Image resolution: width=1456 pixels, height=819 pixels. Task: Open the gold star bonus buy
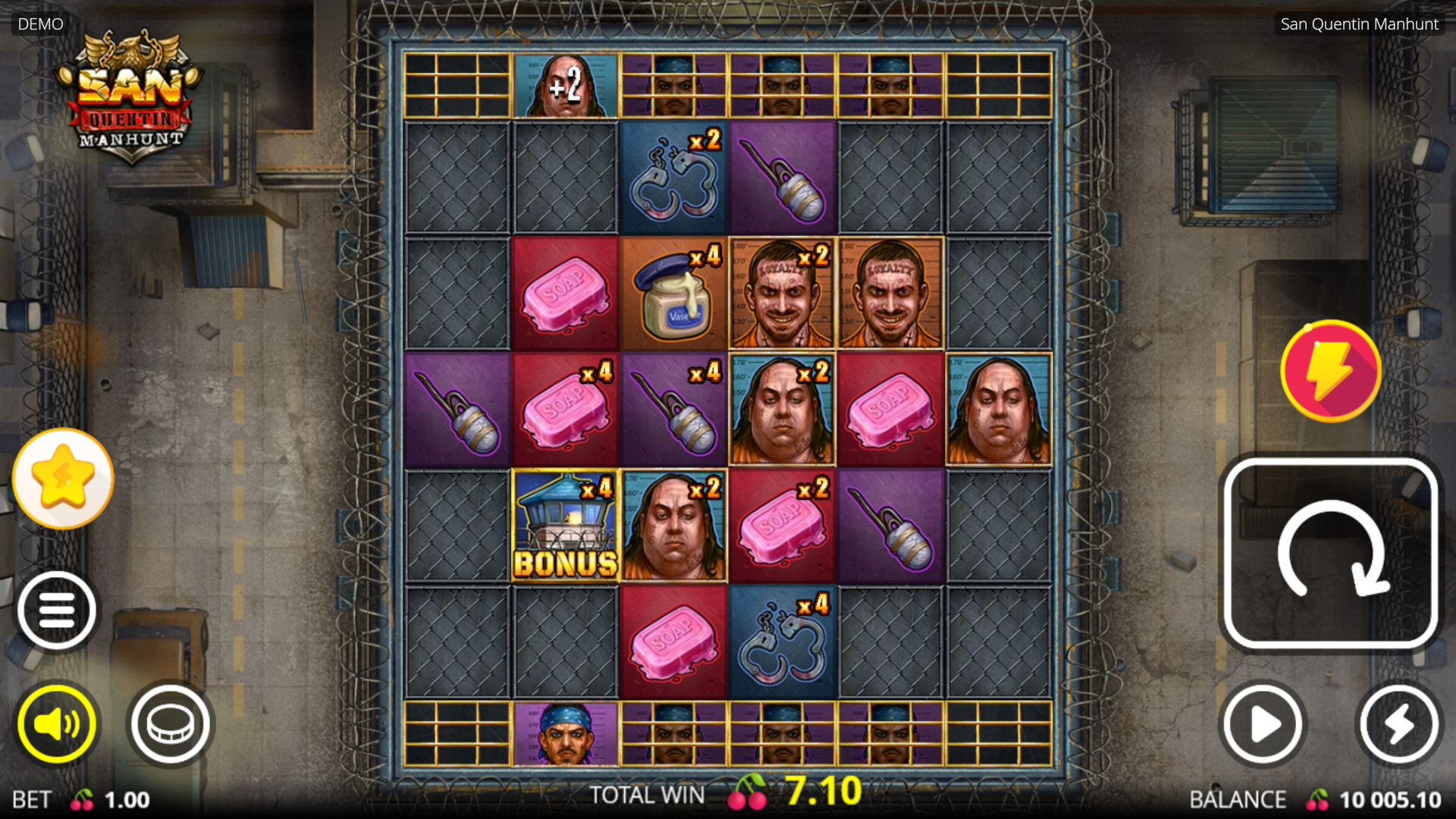tap(63, 479)
